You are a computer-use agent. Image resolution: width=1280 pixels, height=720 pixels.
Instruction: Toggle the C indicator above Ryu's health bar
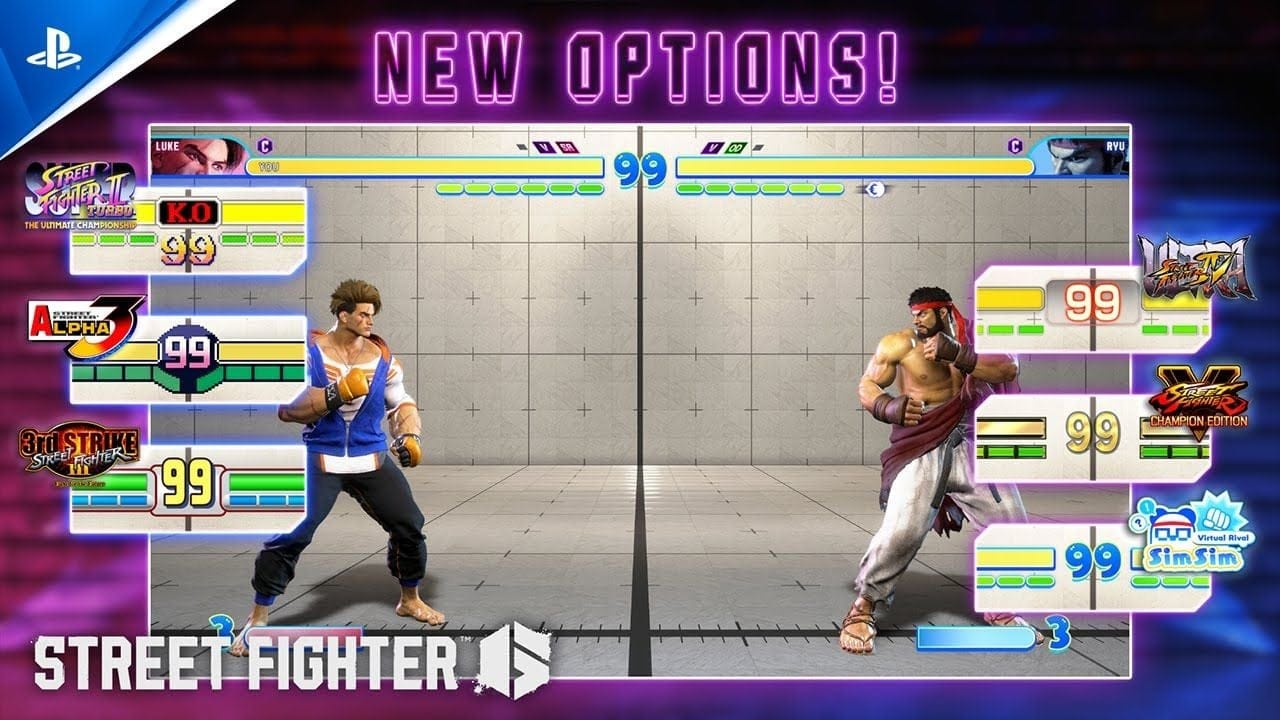pos(1016,146)
